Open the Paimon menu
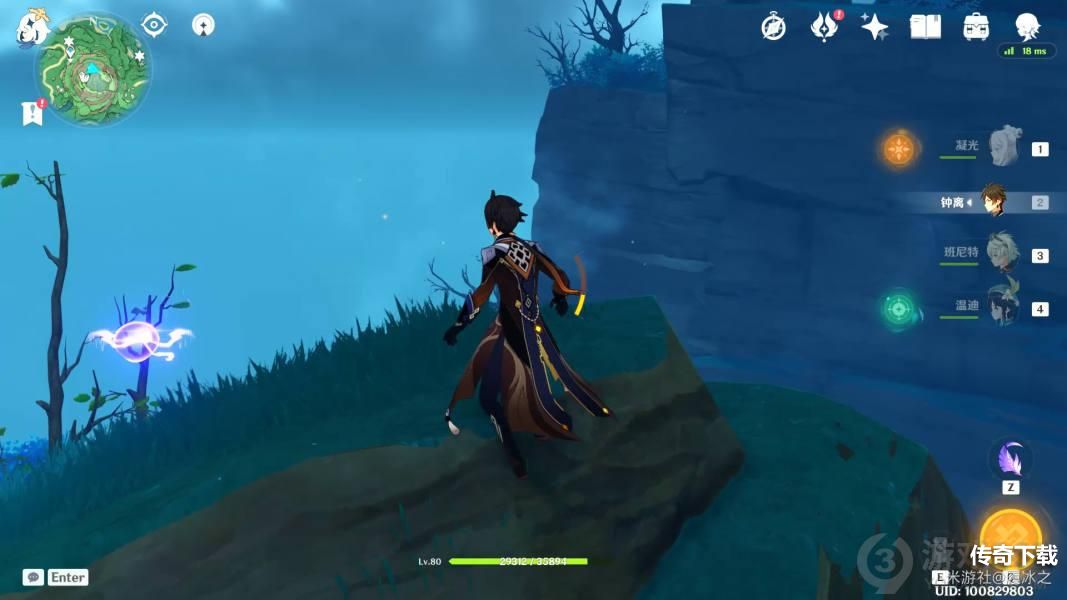This screenshot has height=600, width=1067. 32,28
